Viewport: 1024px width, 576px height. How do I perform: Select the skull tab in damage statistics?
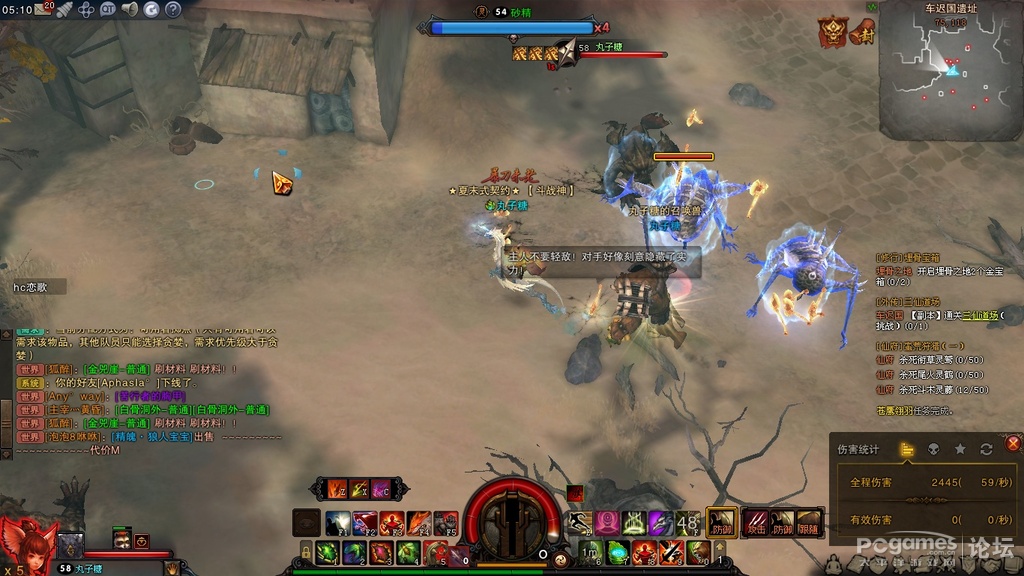tap(933, 449)
